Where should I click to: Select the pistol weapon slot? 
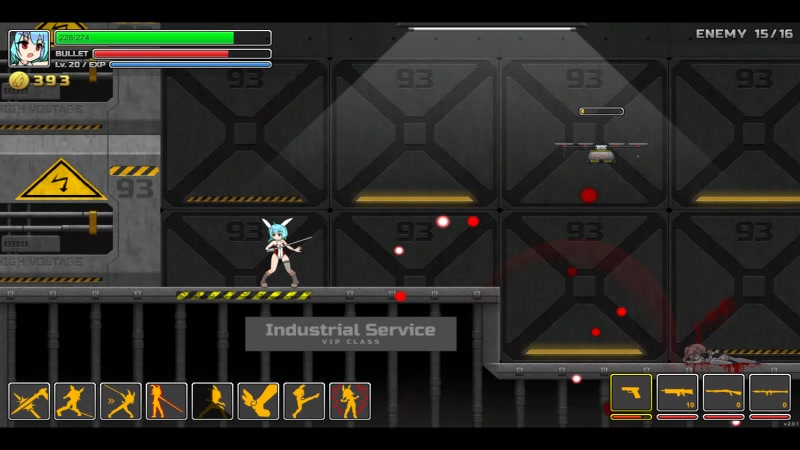631,392
